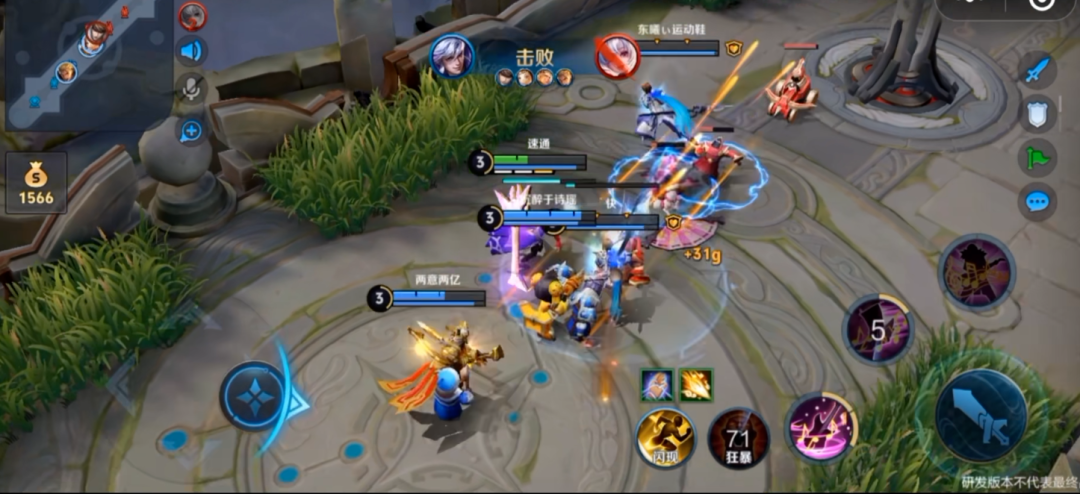Screen dimensions: 1080x494
Task: Click the red hero portrait beside the minimap
Action: tap(192, 16)
